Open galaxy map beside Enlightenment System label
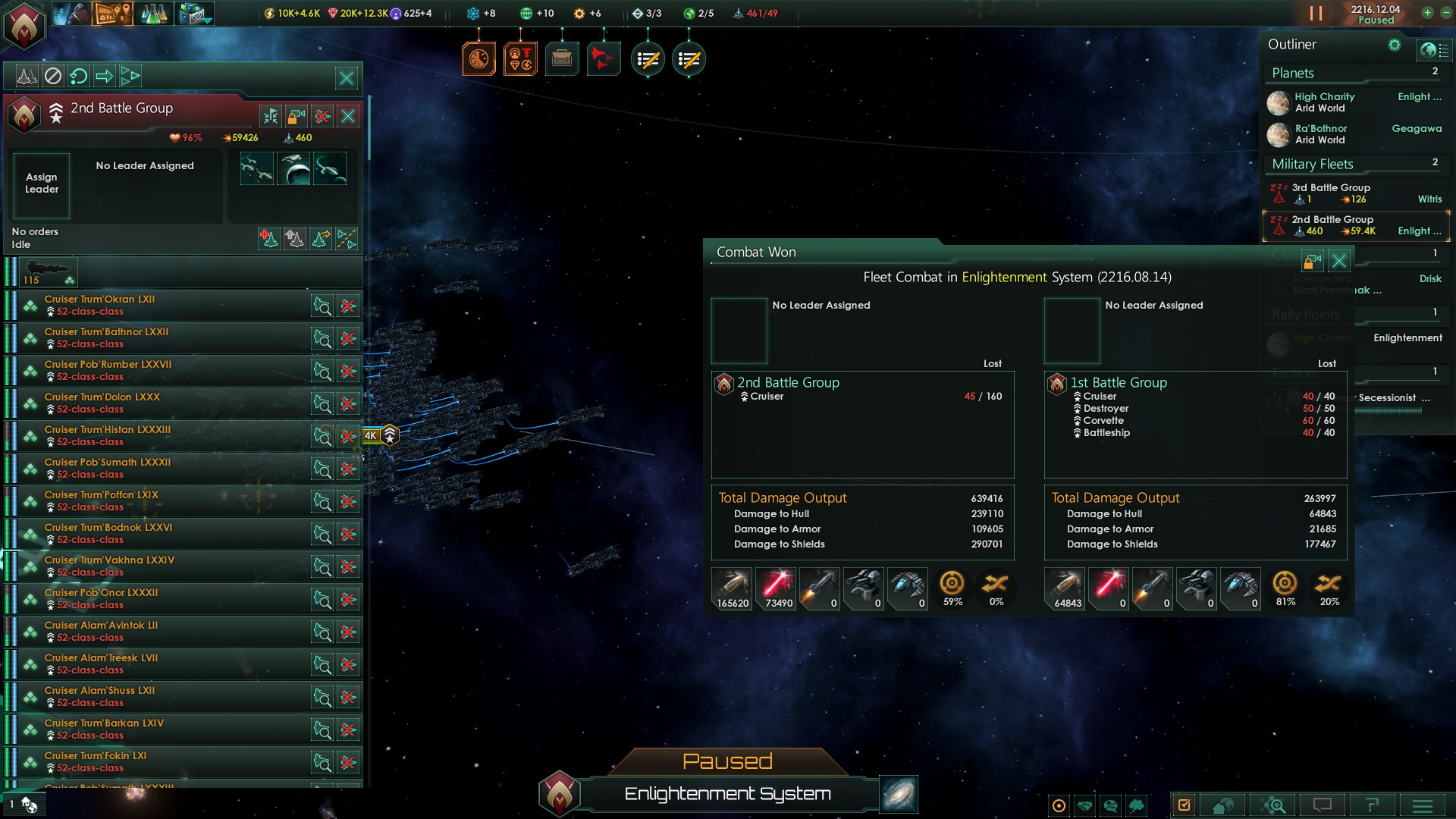Viewport: 1456px width, 819px height. pyautogui.click(x=899, y=794)
